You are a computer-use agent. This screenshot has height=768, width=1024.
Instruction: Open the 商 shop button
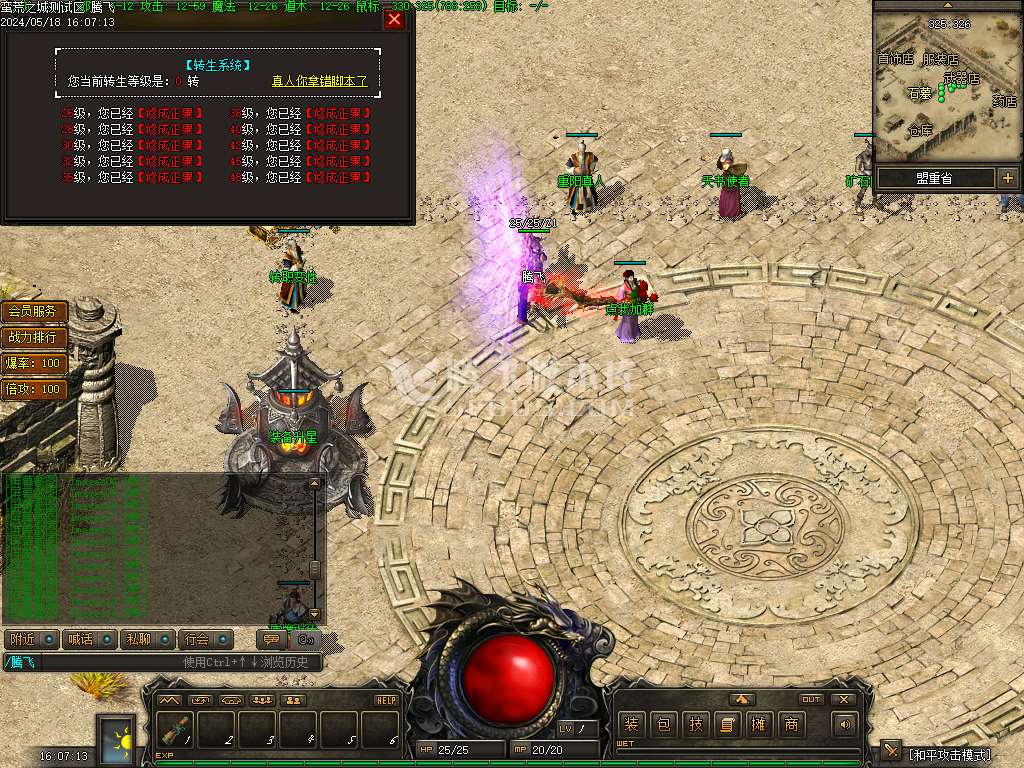click(x=791, y=724)
